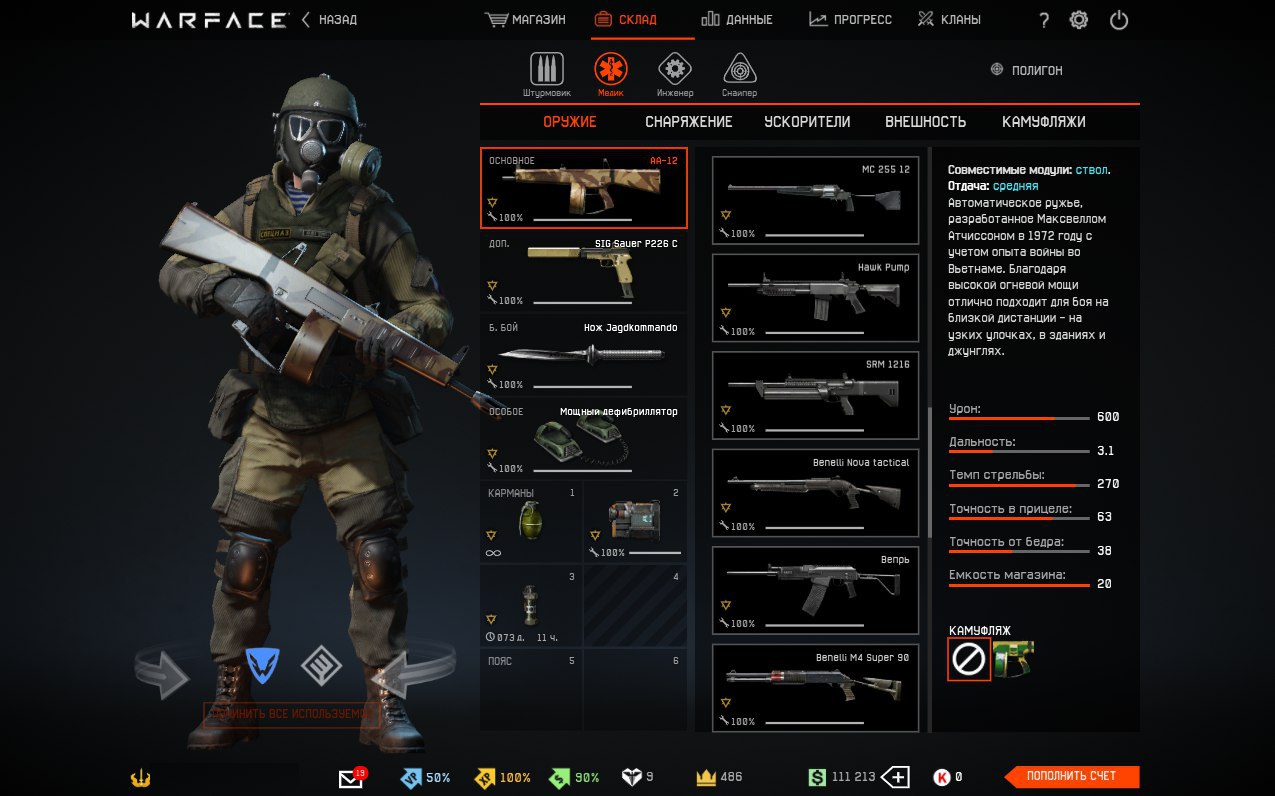Select the Нож Jagdkommando melee slot
Image resolution: width=1275 pixels, height=796 pixels.
coord(584,355)
